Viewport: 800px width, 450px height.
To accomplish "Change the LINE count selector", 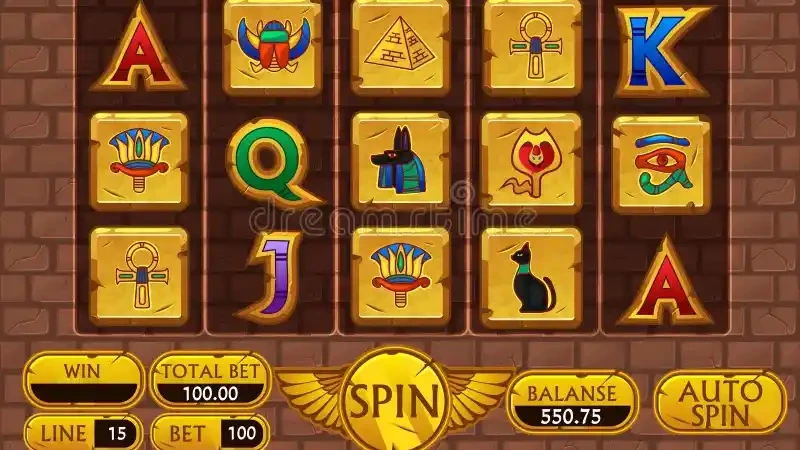I will pos(85,433).
